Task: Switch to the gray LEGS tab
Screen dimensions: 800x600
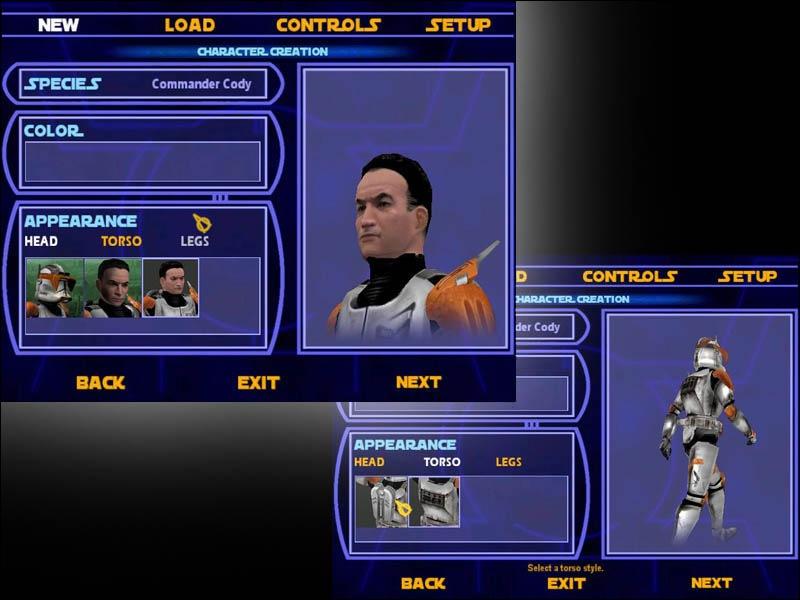Action: tap(195, 241)
